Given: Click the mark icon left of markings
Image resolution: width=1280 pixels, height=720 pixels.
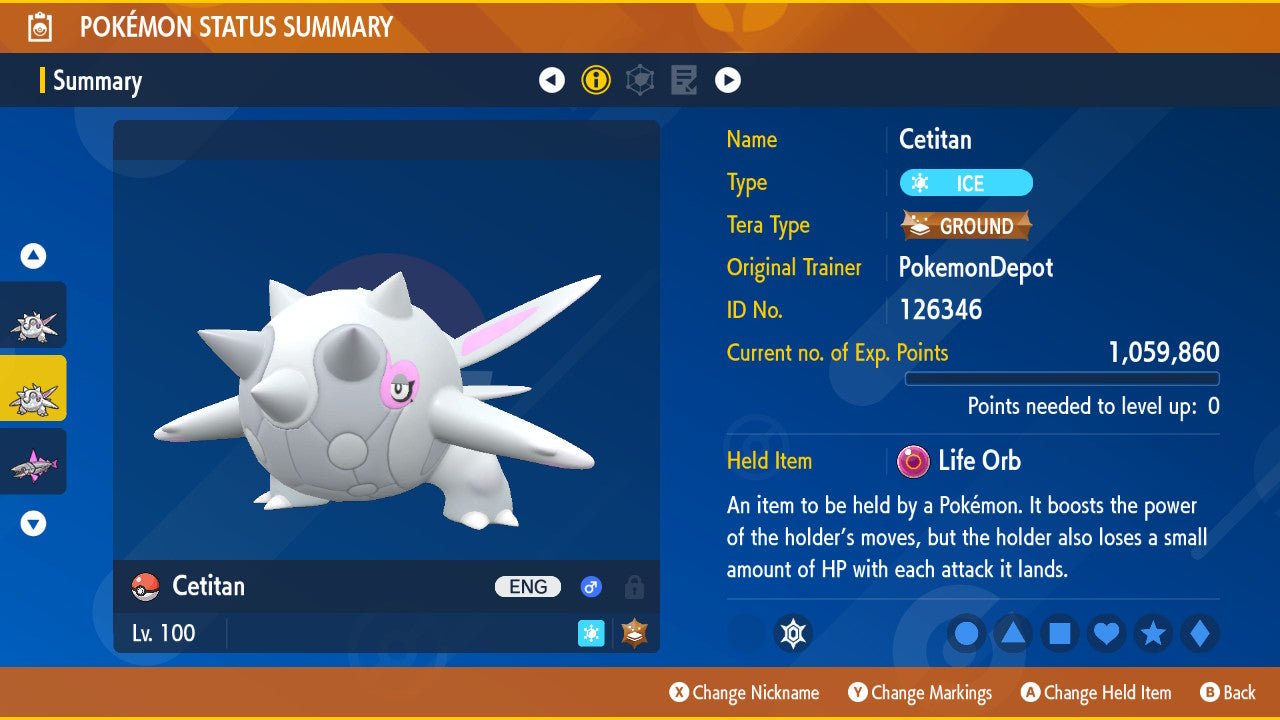Looking at the screenshot, I should pos(793,634).
